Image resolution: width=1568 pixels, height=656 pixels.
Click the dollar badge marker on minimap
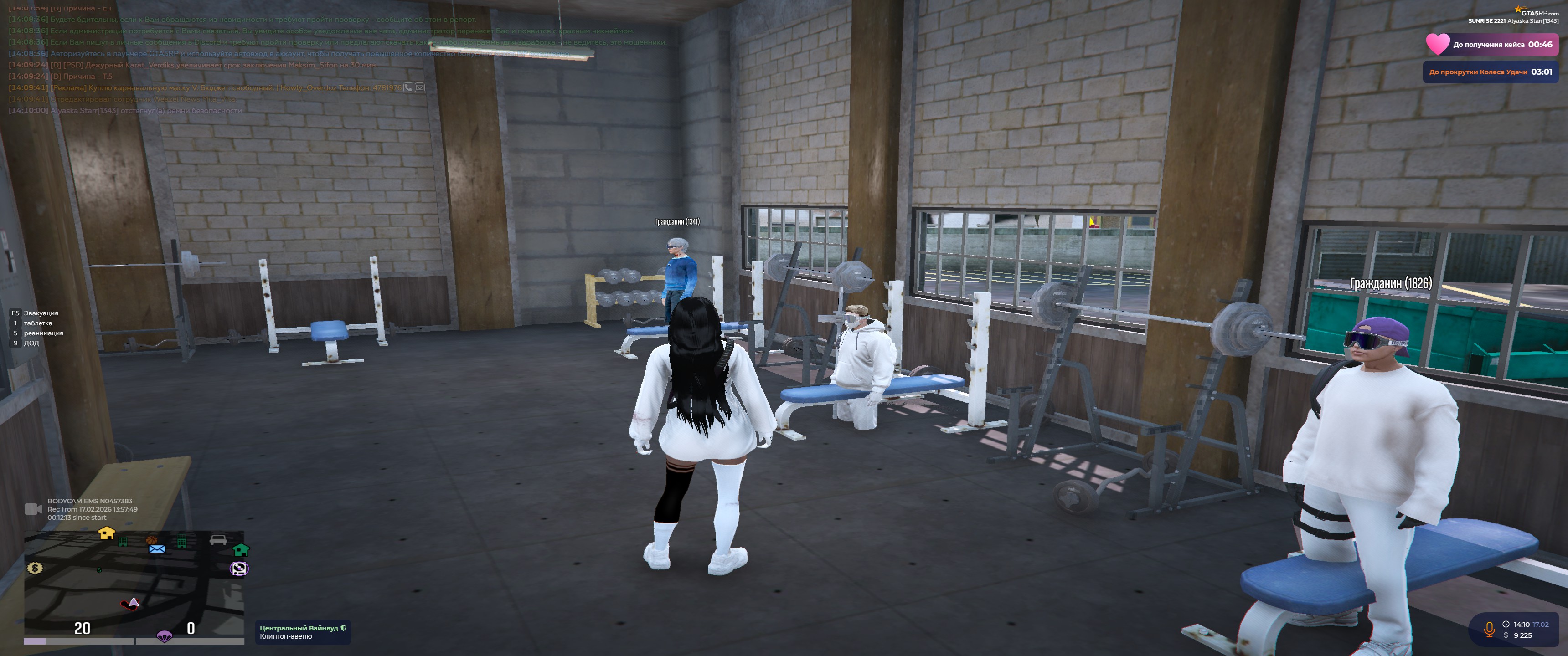(35, 568)
